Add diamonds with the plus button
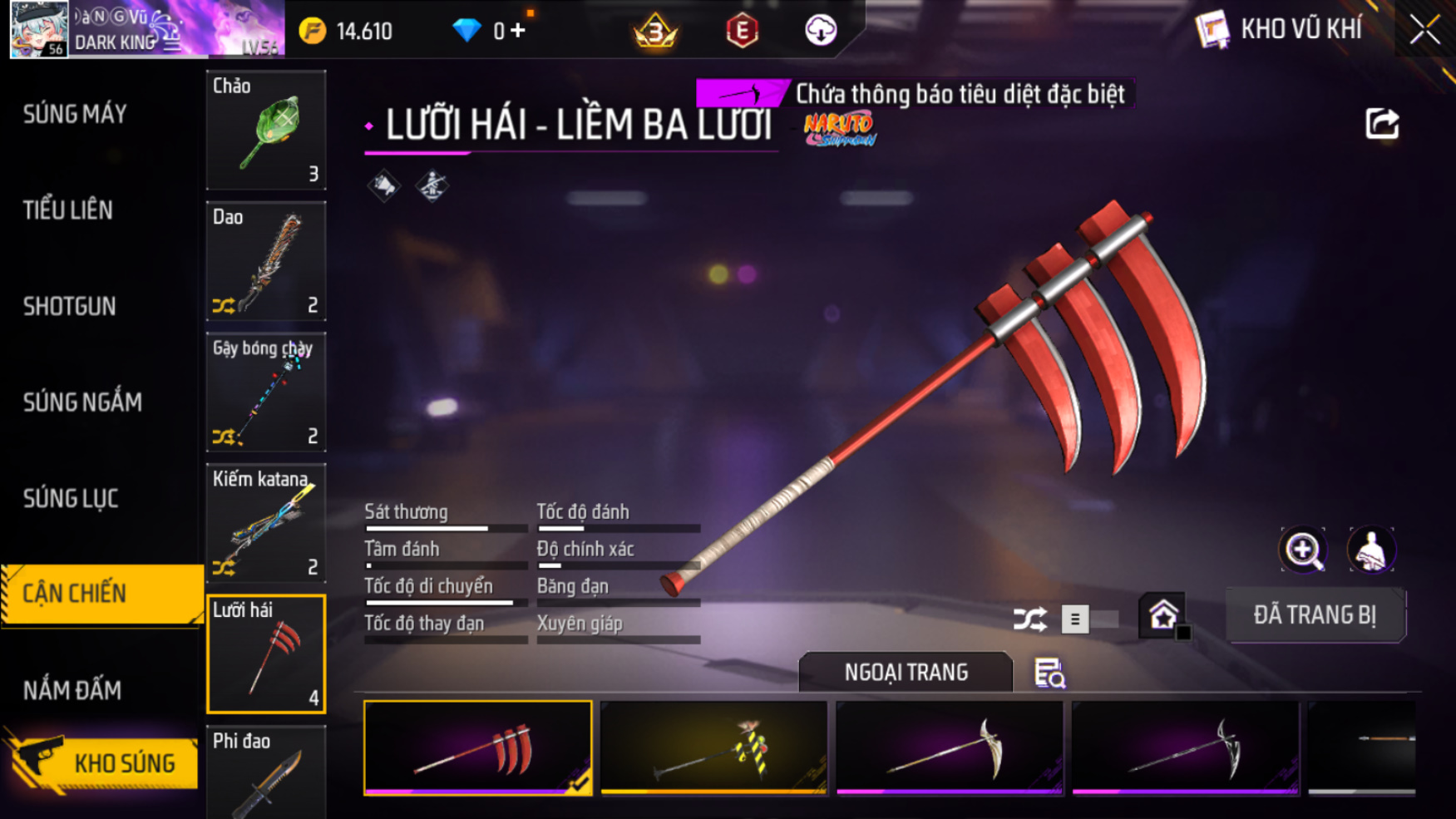 [x=518, y=31]
